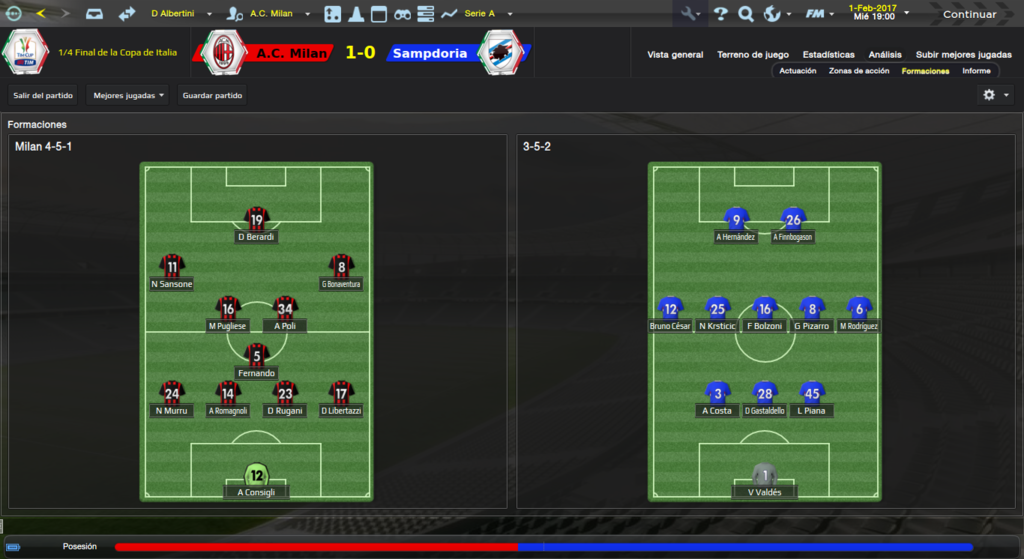Open the gear settings dropdown
1024x559 pixels.
click(x=996, y=95)
